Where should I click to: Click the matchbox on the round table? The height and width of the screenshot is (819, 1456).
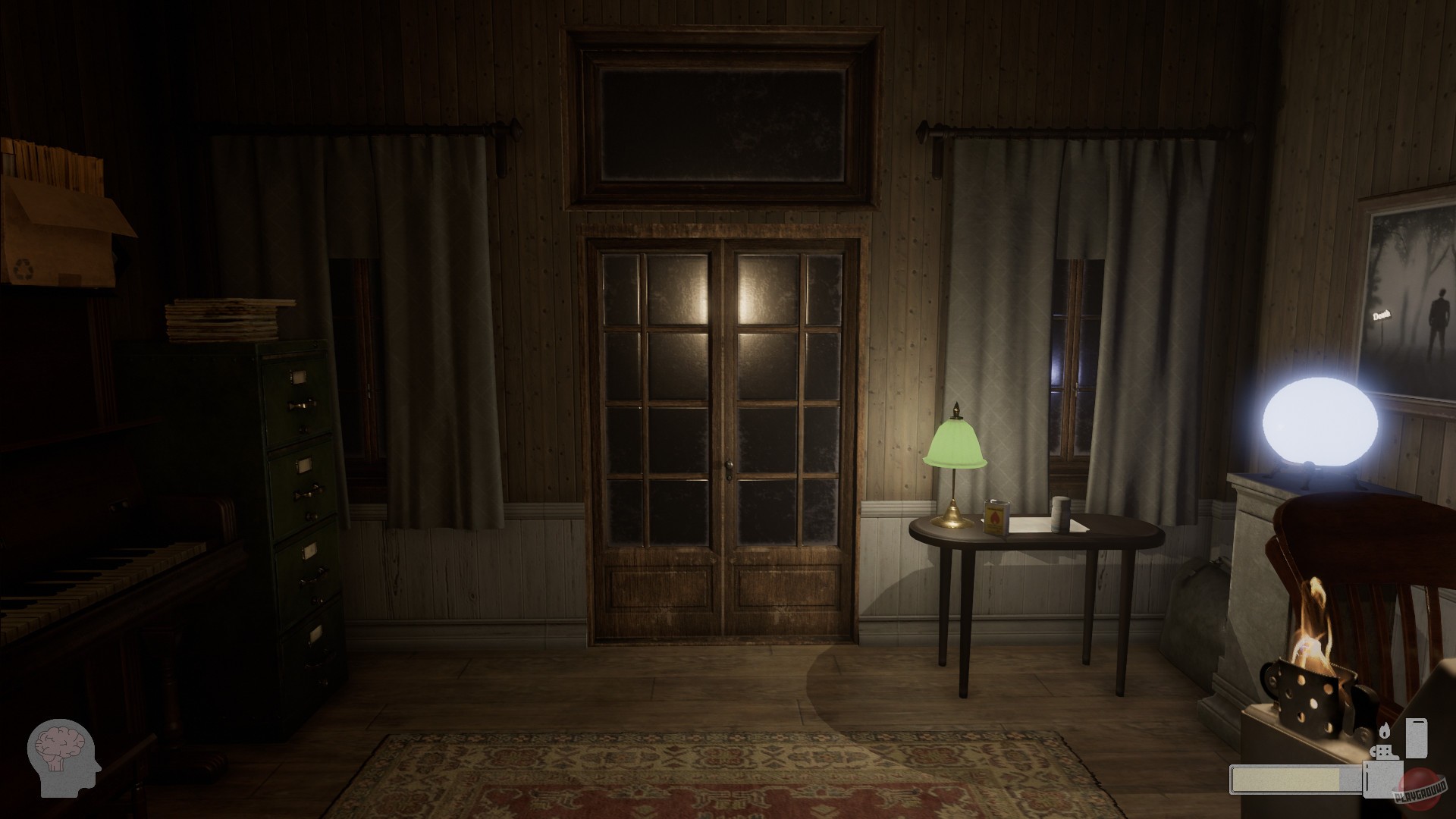click(x=998, y=516)
